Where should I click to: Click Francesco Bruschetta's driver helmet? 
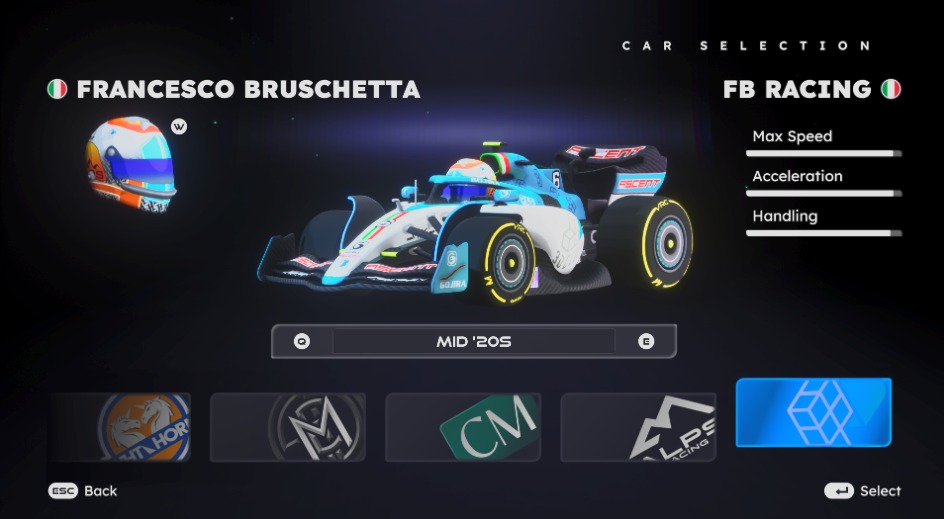pyautogui.click(x=131, y=162)
